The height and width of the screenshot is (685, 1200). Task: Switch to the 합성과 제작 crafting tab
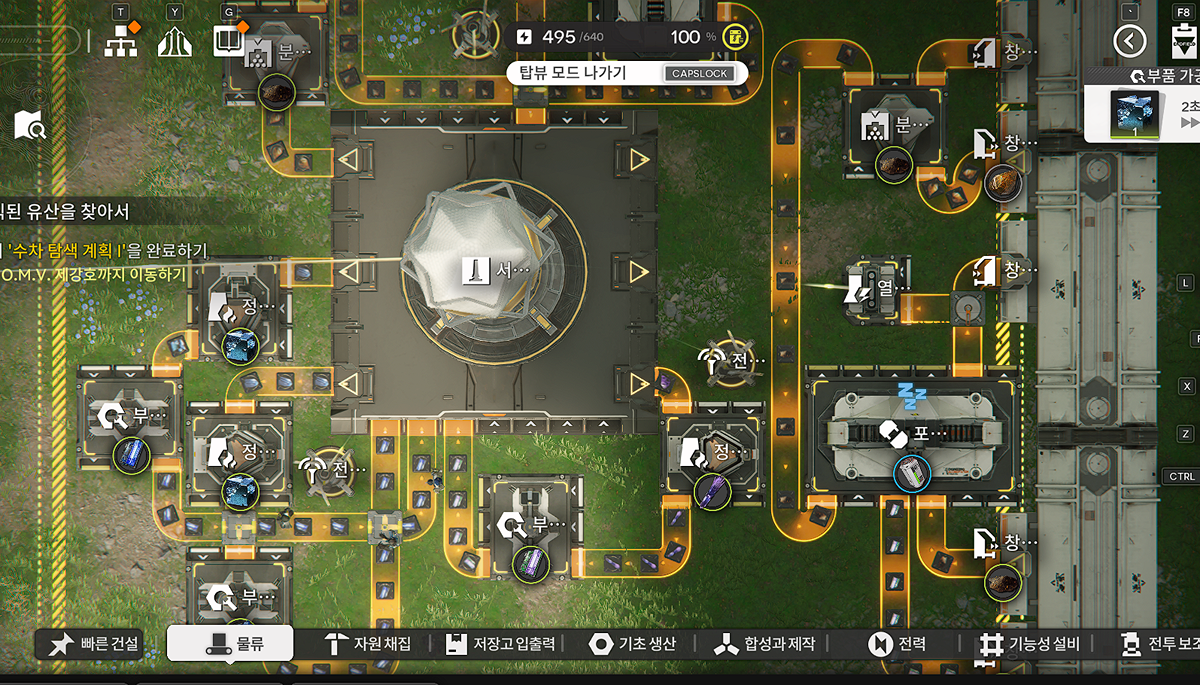765,643
